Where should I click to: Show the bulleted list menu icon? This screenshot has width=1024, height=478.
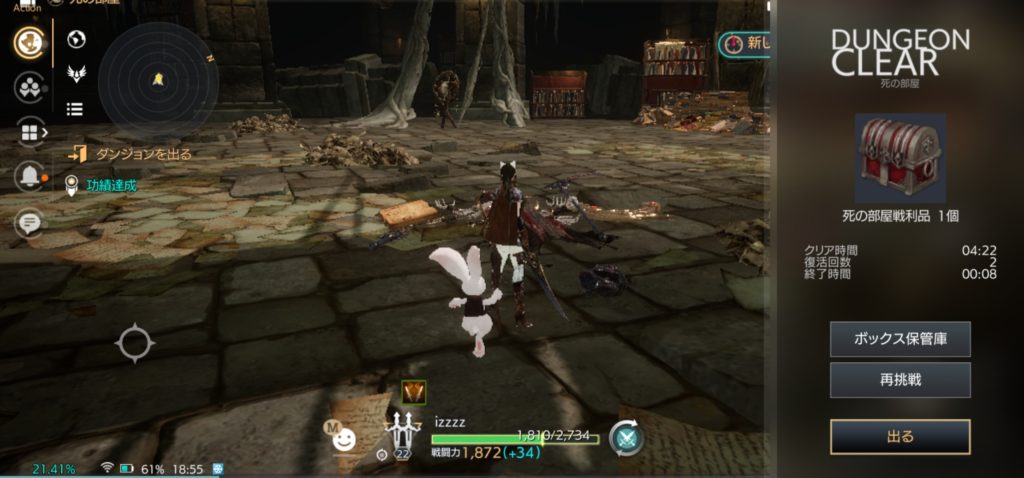[x=75, y=109]
